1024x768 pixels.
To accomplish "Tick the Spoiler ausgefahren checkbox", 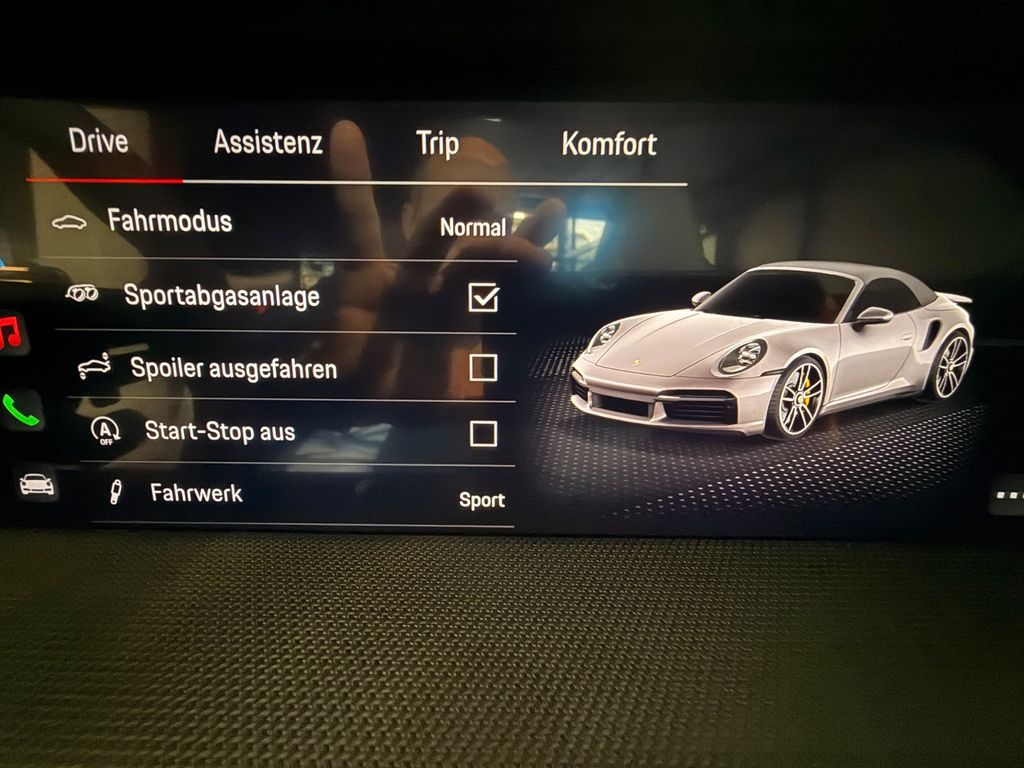I will tap(483, 368).
